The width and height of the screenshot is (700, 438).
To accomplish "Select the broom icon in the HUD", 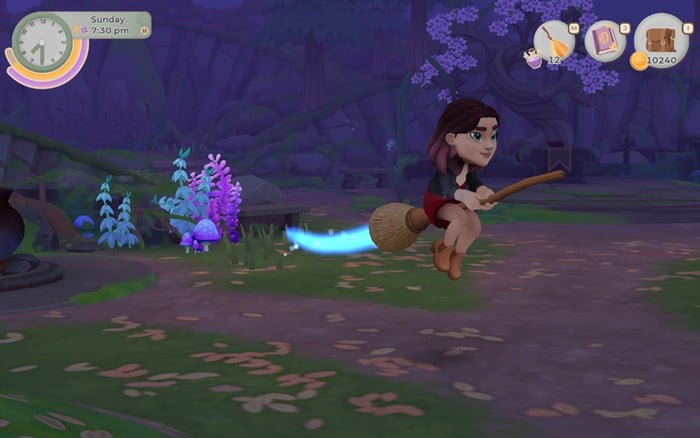I will (554, 42).
